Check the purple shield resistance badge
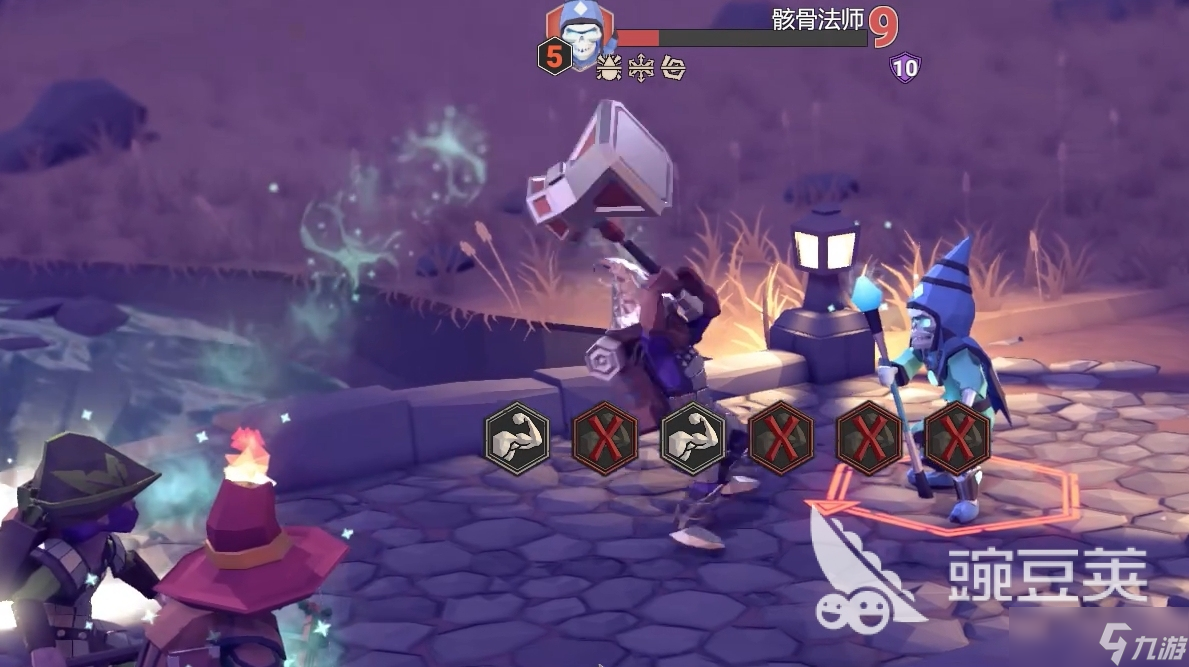Viewport: 1189px width, 667px height. point(905,68)
